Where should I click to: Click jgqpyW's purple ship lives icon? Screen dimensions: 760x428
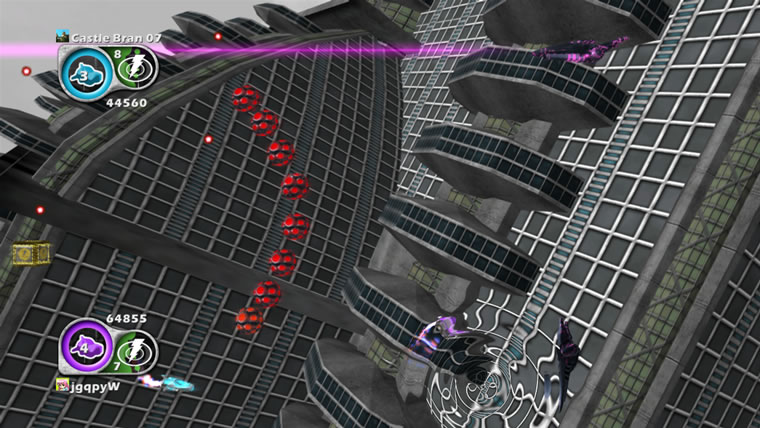pos(82,349)
